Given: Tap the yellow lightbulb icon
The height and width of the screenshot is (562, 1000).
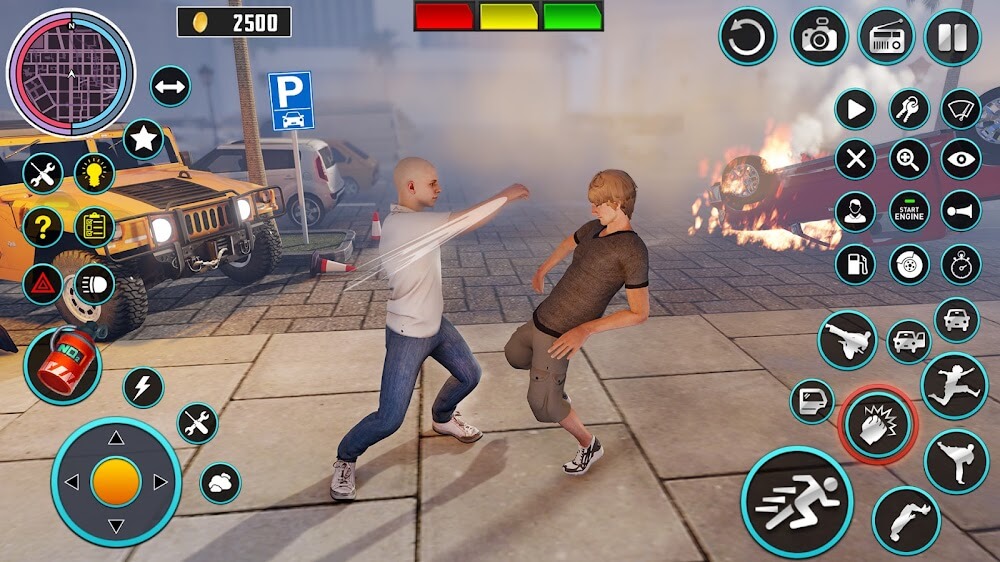Looking at the screenshot, I should pyautogui.click(x=94, y=173).
